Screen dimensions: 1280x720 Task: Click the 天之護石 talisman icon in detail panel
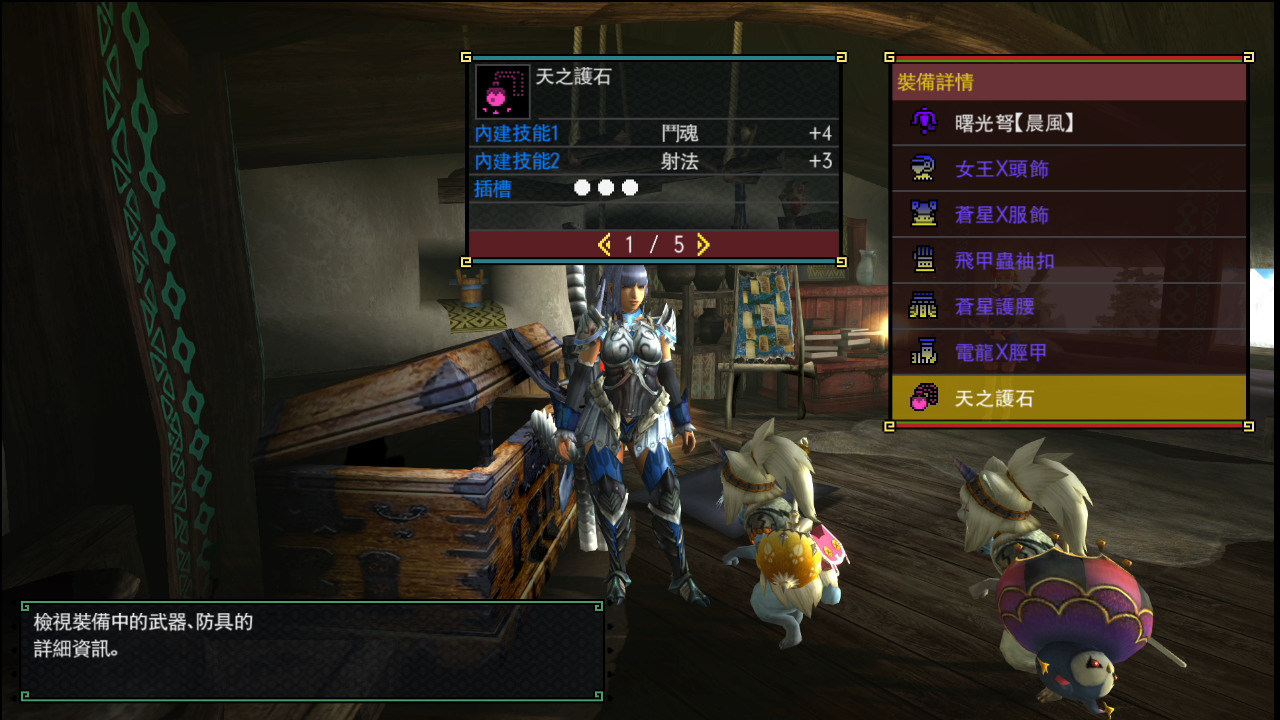tap(502, 92)
